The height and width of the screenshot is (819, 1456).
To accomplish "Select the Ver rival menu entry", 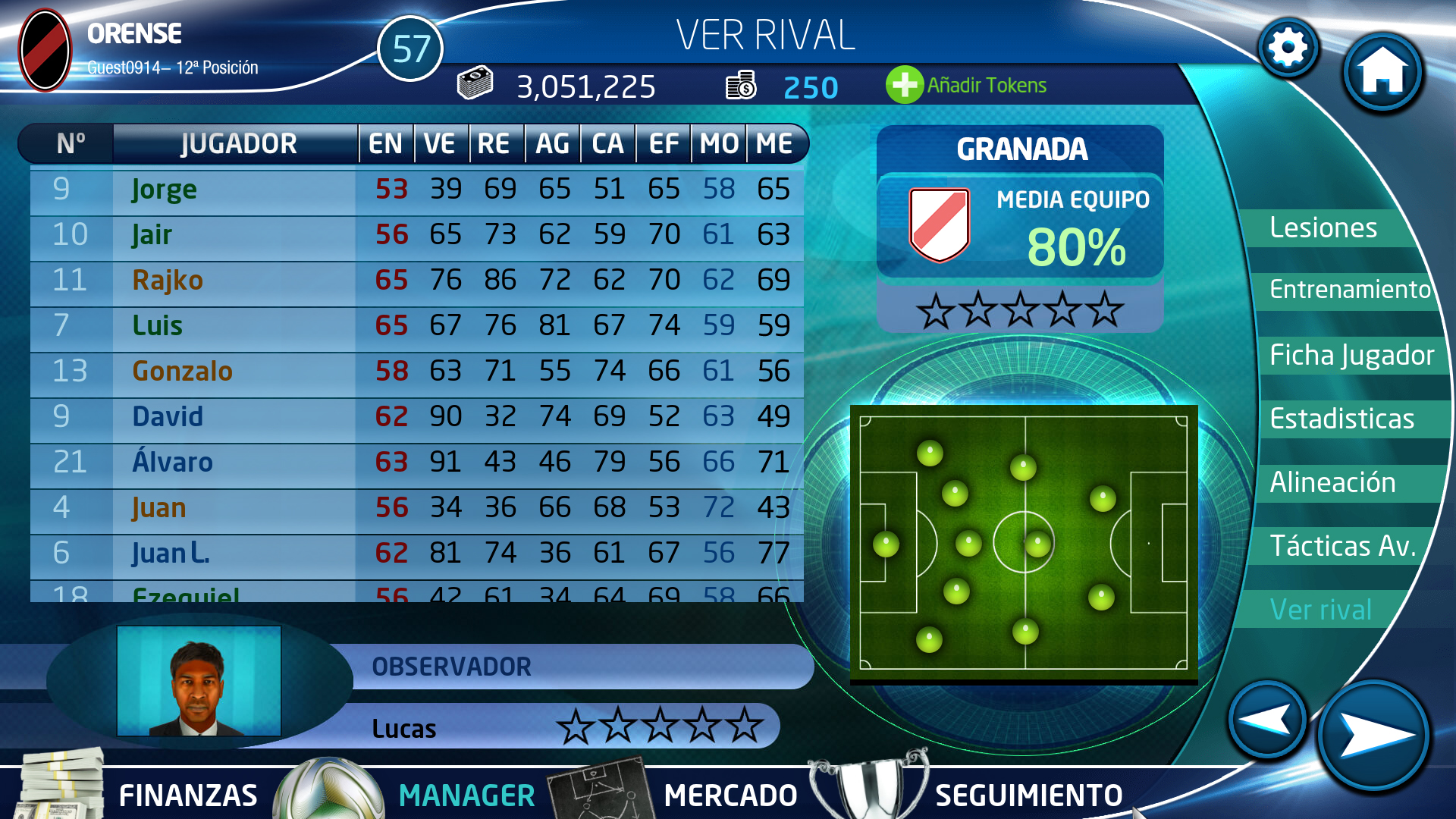I will click(x=1320, y=610).
